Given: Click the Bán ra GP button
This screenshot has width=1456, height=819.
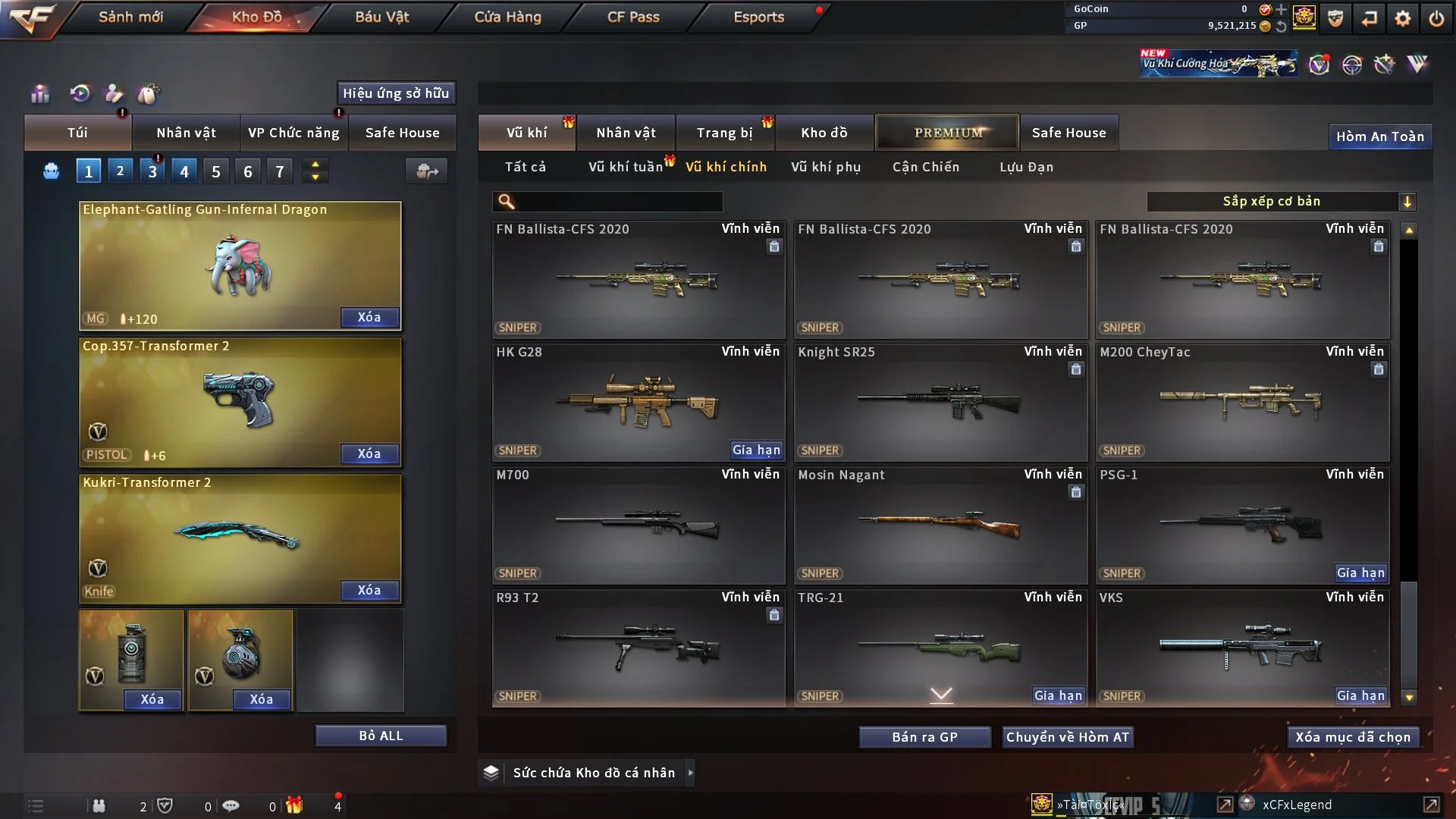Looking at the screenshot, I should (x=924, y=737).
